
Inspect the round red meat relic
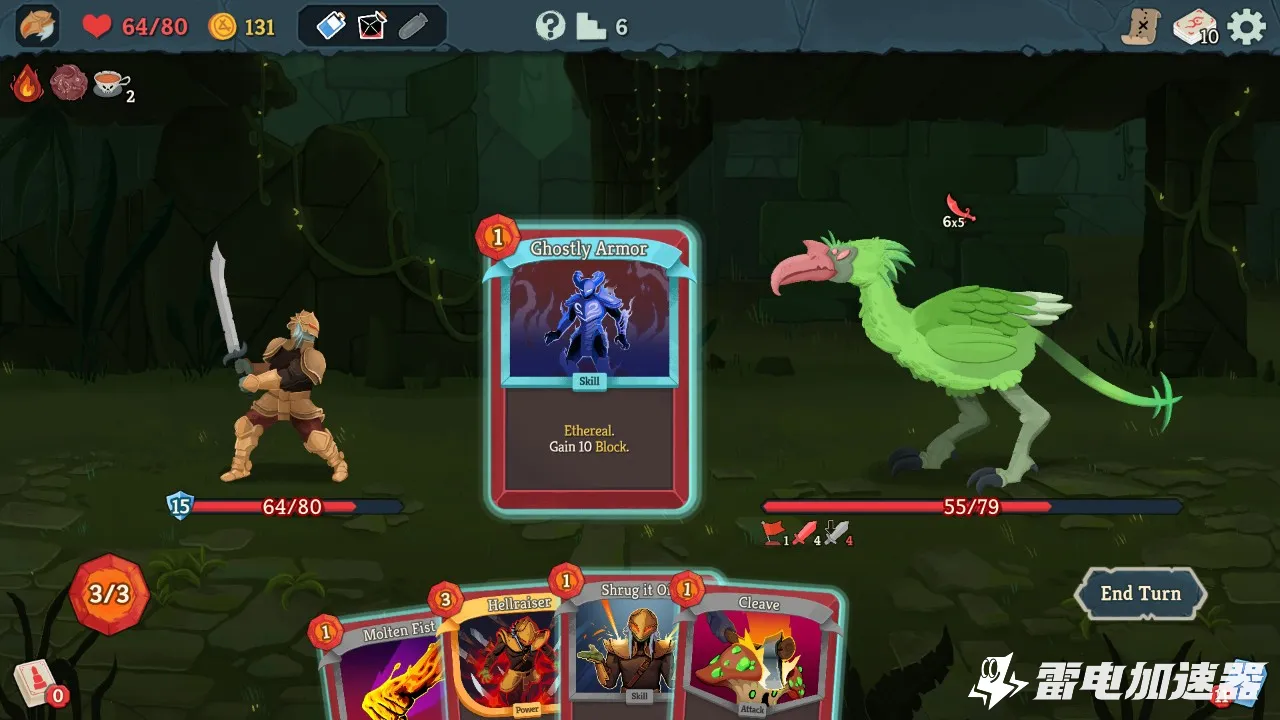pos(69,84)
